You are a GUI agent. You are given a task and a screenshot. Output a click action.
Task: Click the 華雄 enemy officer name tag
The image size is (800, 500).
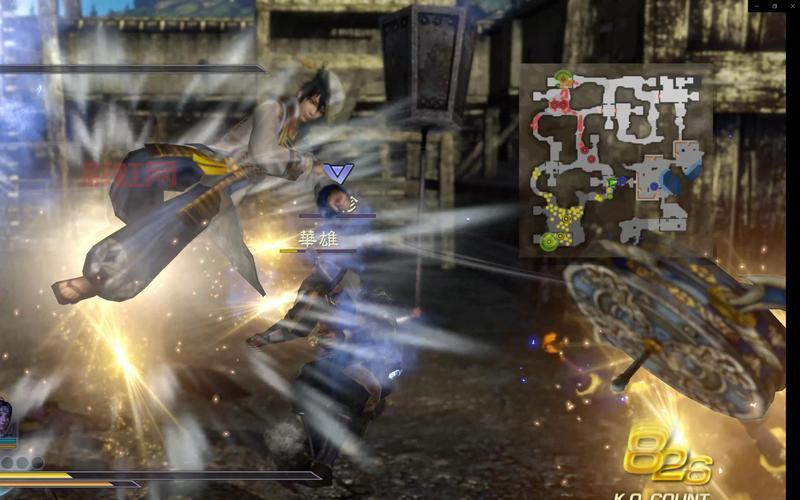319,240
